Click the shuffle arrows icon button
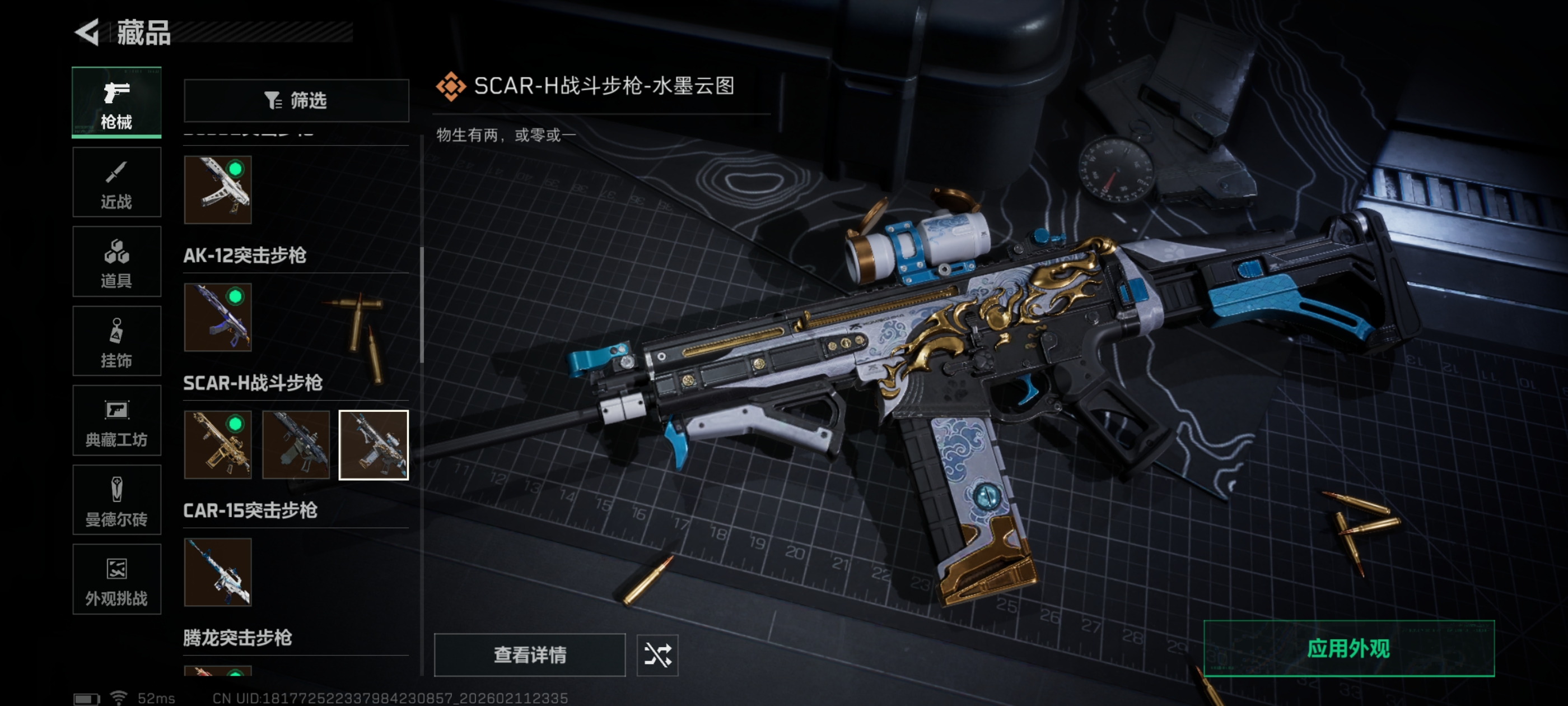 click(657, 655)
